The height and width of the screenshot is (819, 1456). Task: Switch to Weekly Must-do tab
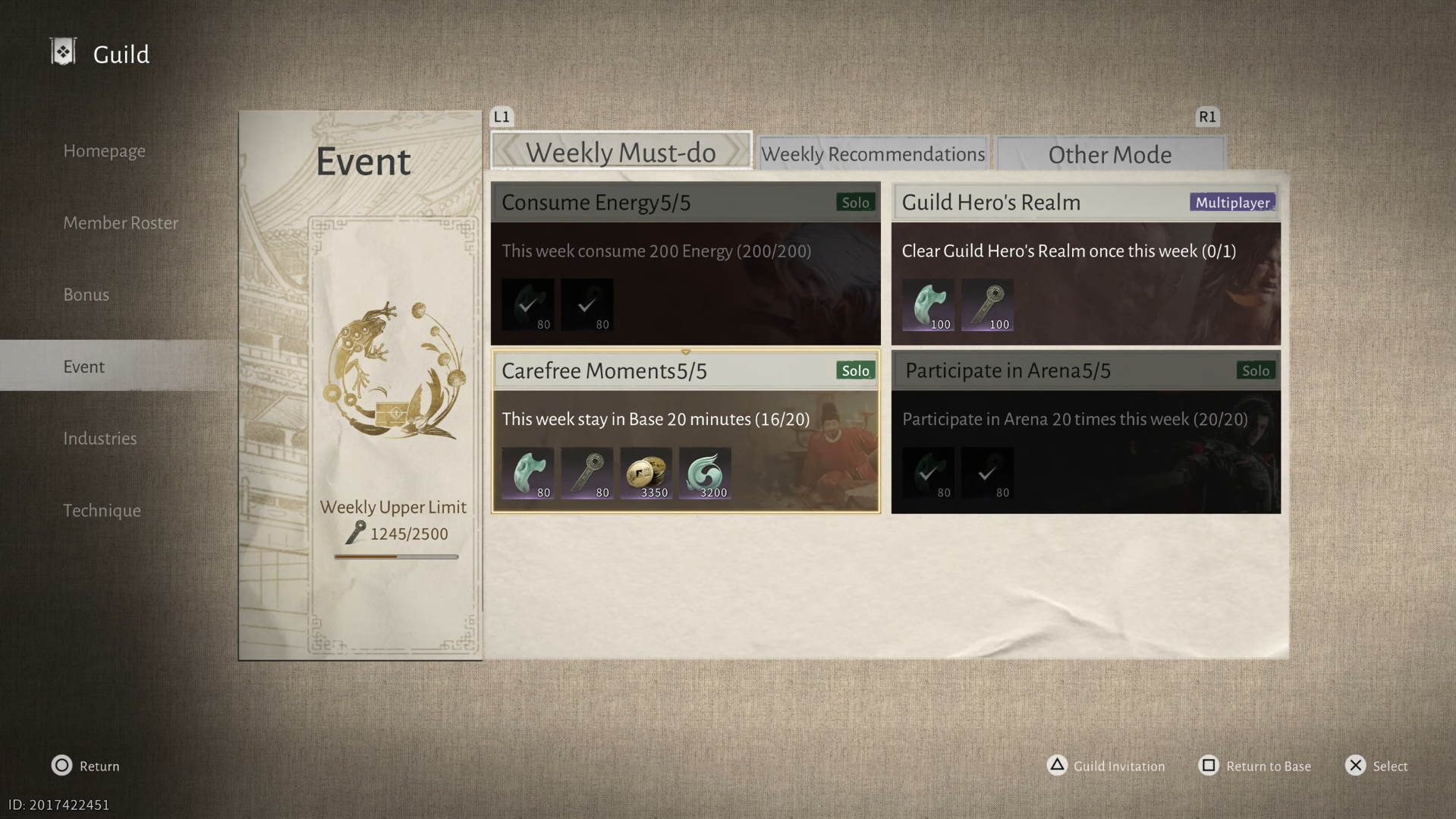[x=621, y=153]
